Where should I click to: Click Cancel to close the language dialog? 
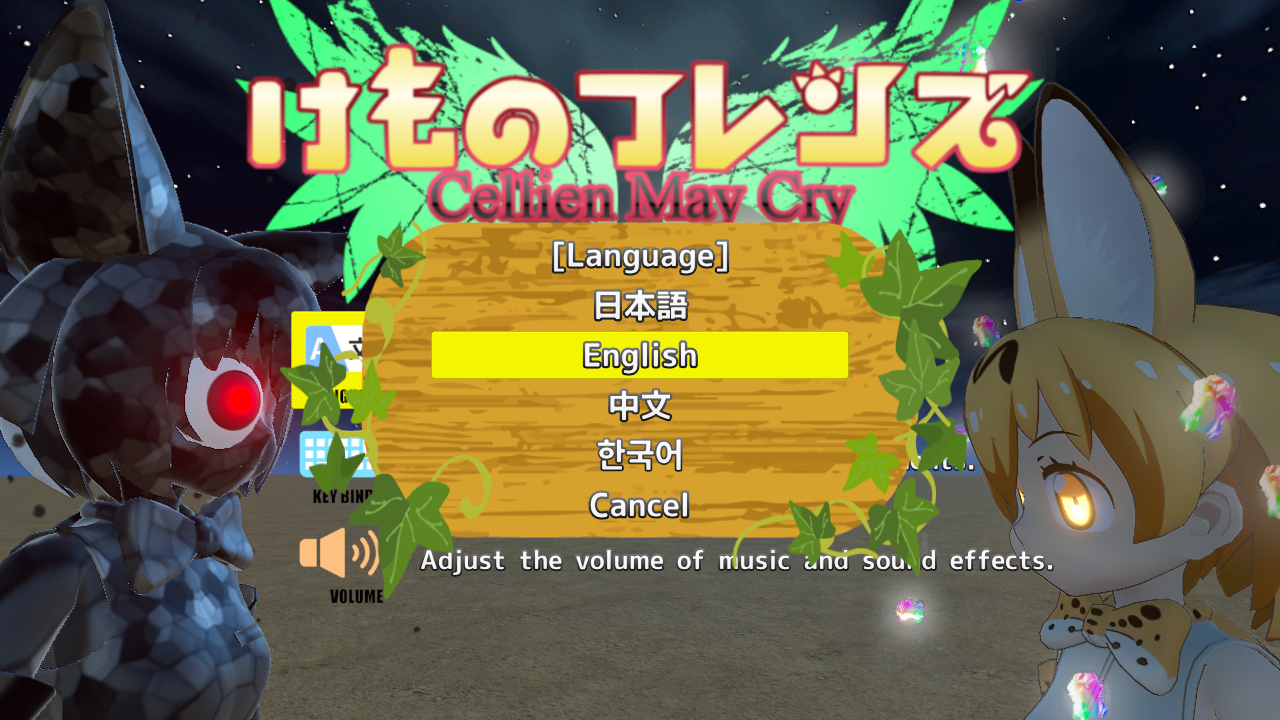(x=639, y=506)
